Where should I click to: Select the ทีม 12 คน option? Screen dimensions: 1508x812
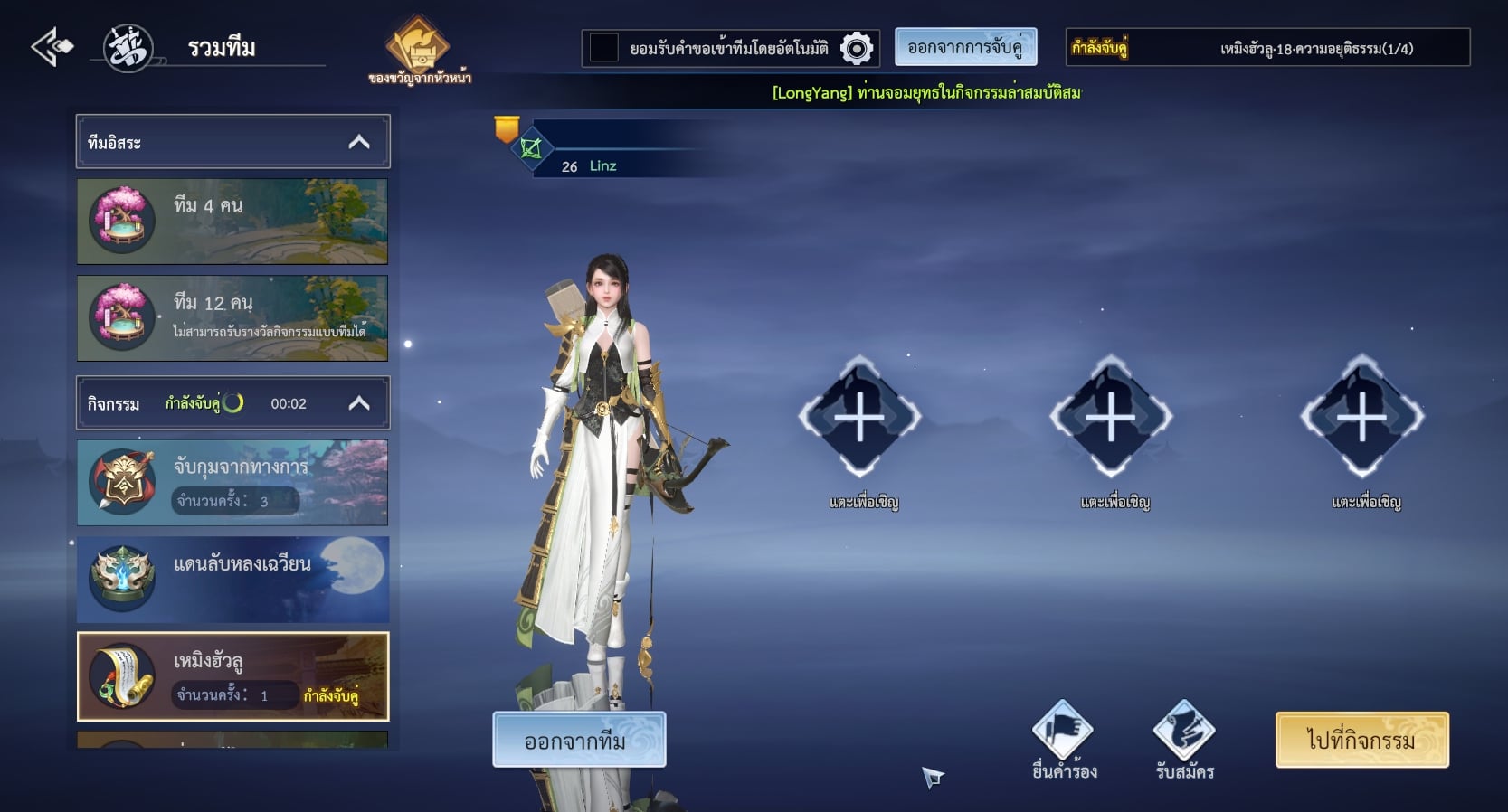click(x=232, y=317)
